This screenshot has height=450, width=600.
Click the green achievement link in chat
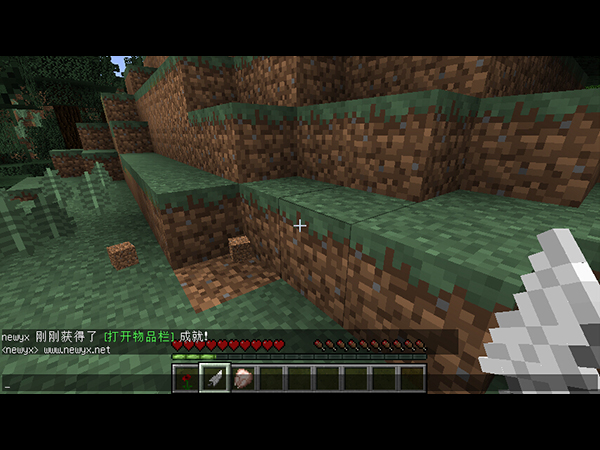click(x=139, y=337)
